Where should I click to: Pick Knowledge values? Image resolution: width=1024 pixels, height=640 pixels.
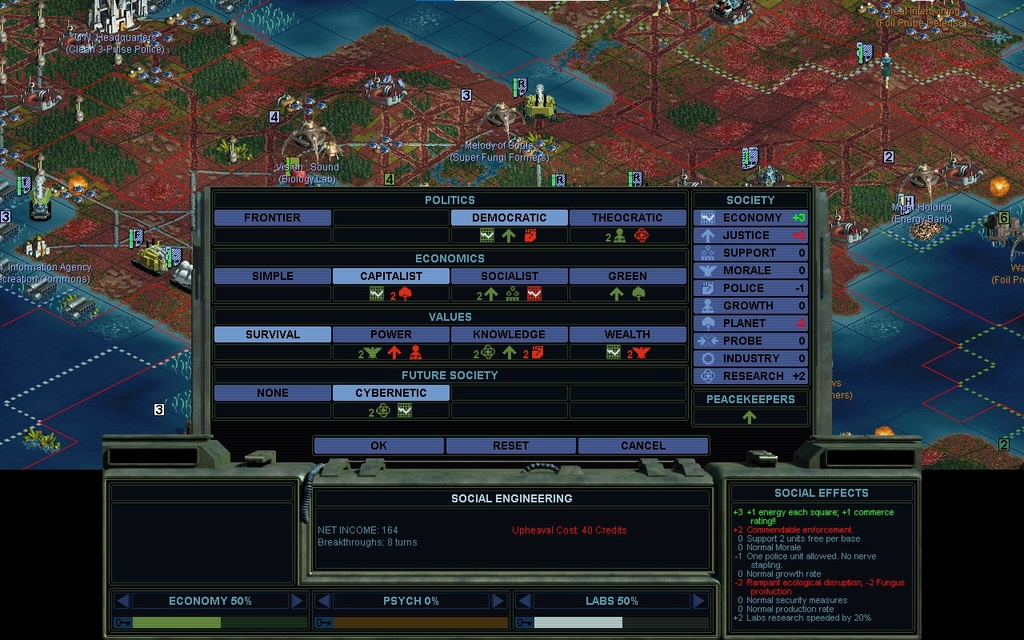509,335
